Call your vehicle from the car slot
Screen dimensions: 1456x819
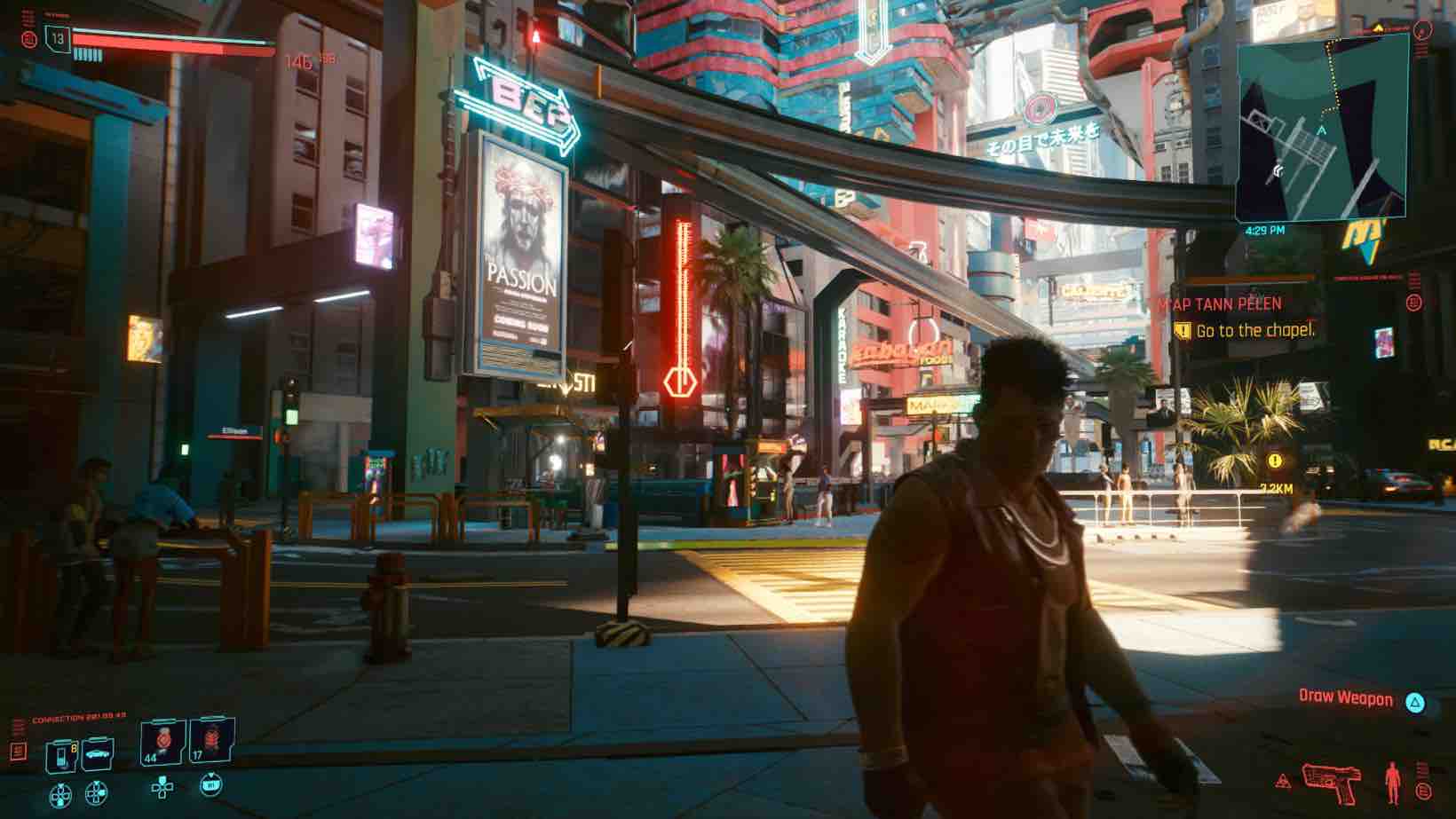98,753
